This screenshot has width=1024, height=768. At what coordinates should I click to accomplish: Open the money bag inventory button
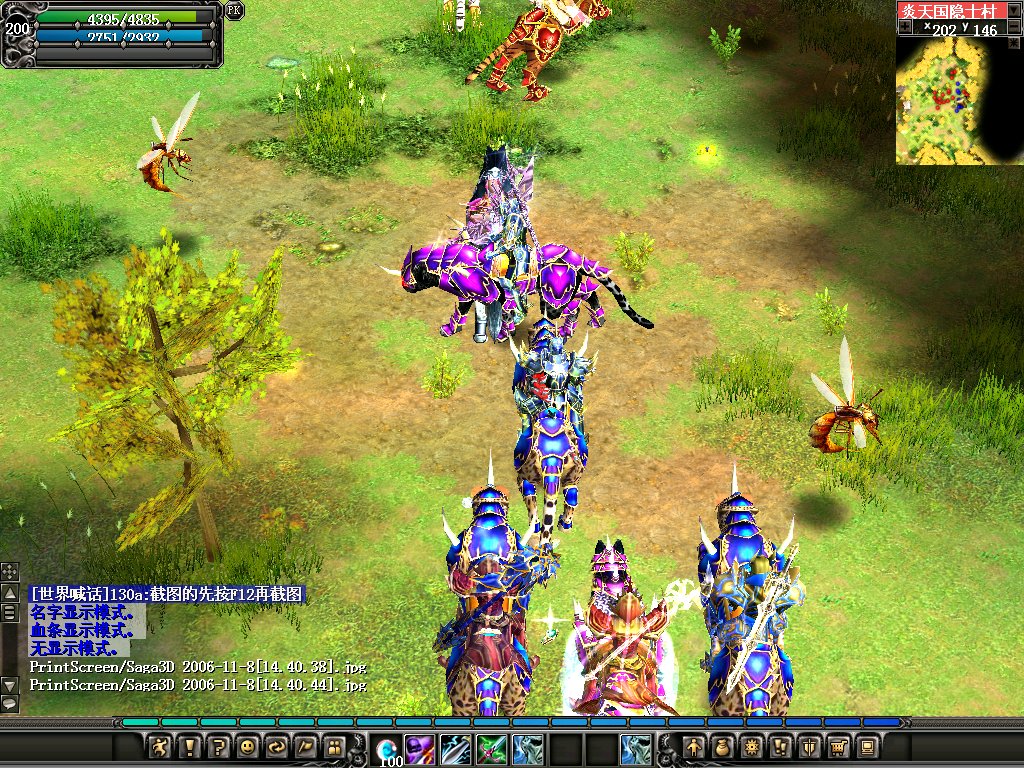tap(722, 747)
